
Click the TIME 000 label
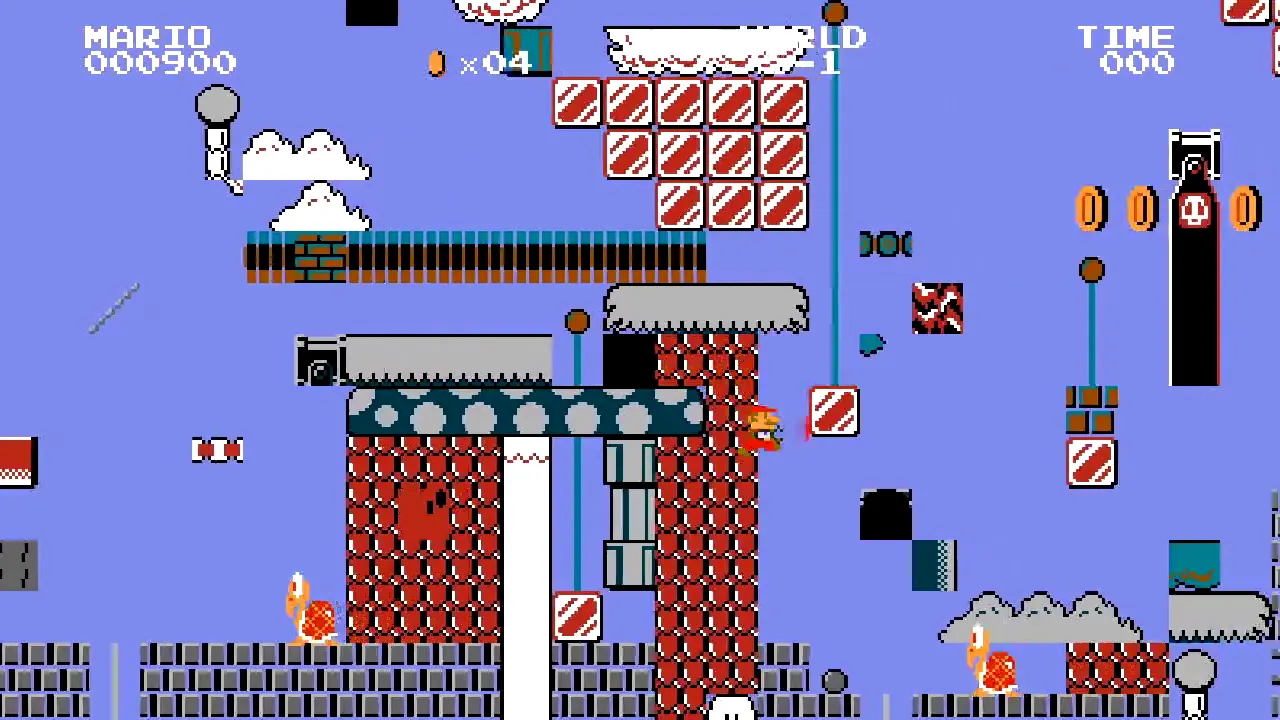click(x=1125, y=50)
